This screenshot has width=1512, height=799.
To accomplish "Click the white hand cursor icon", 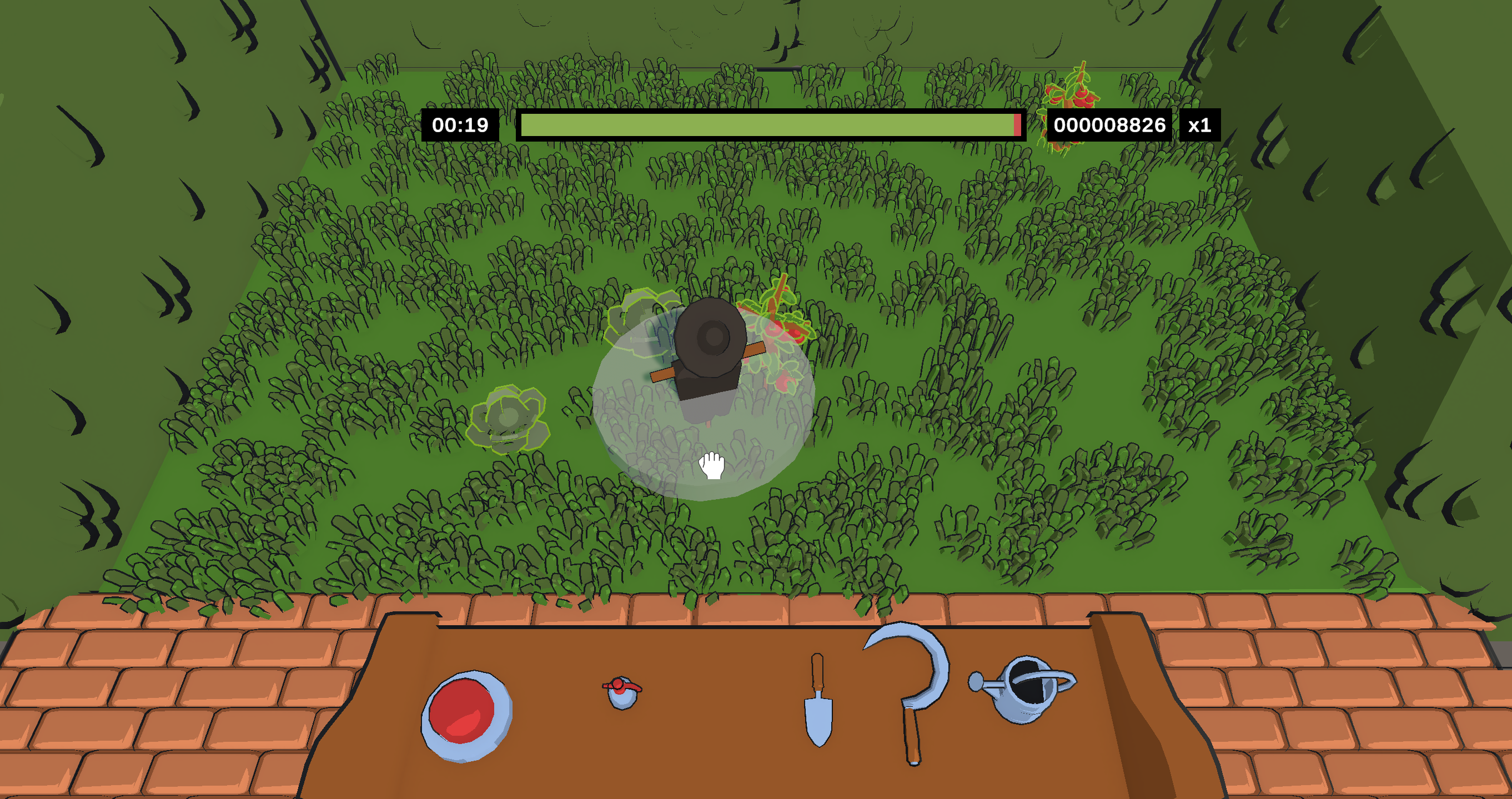I will (x=711, y=465).
